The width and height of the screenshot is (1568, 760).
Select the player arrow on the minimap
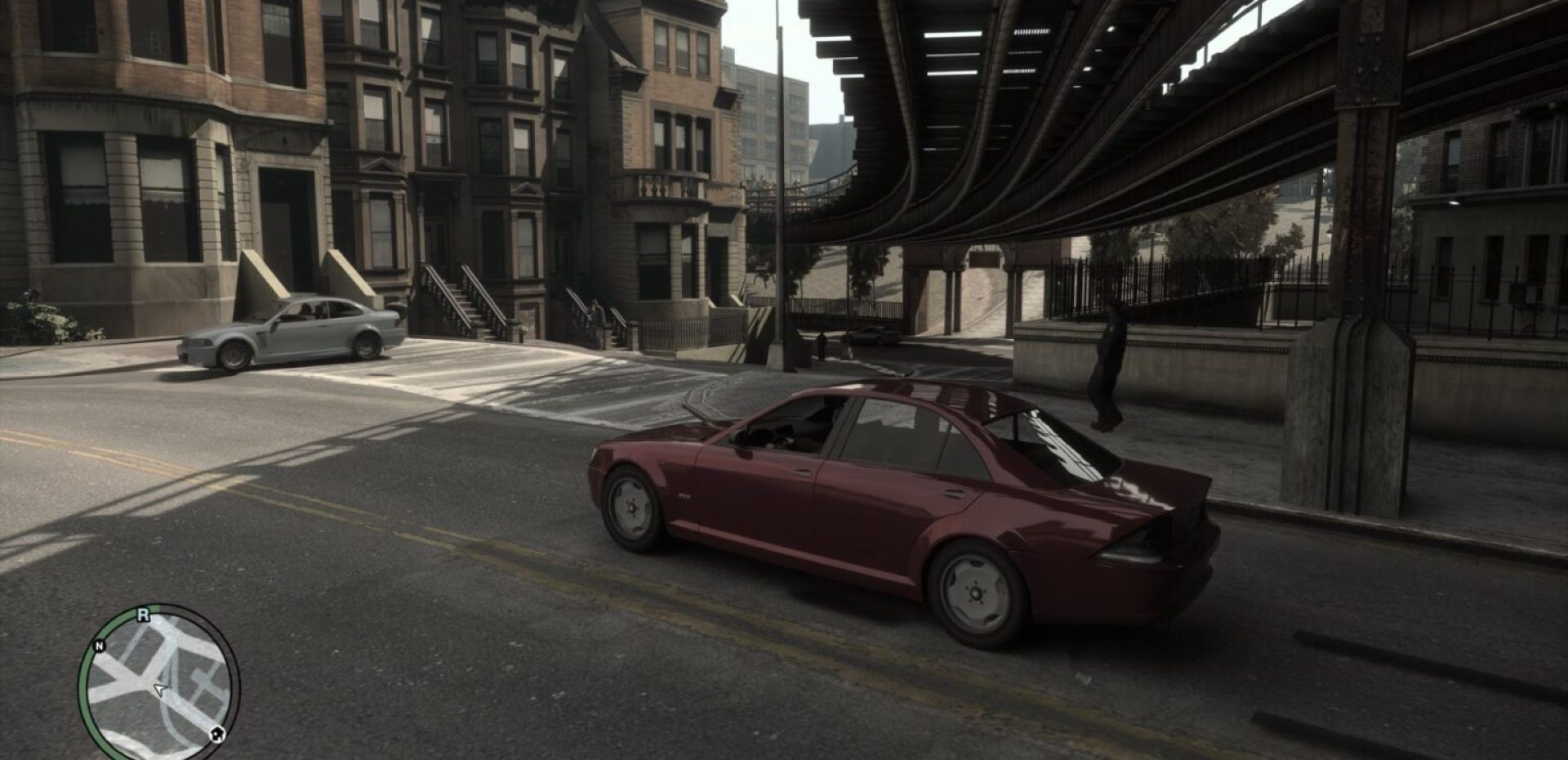[160, 691]
